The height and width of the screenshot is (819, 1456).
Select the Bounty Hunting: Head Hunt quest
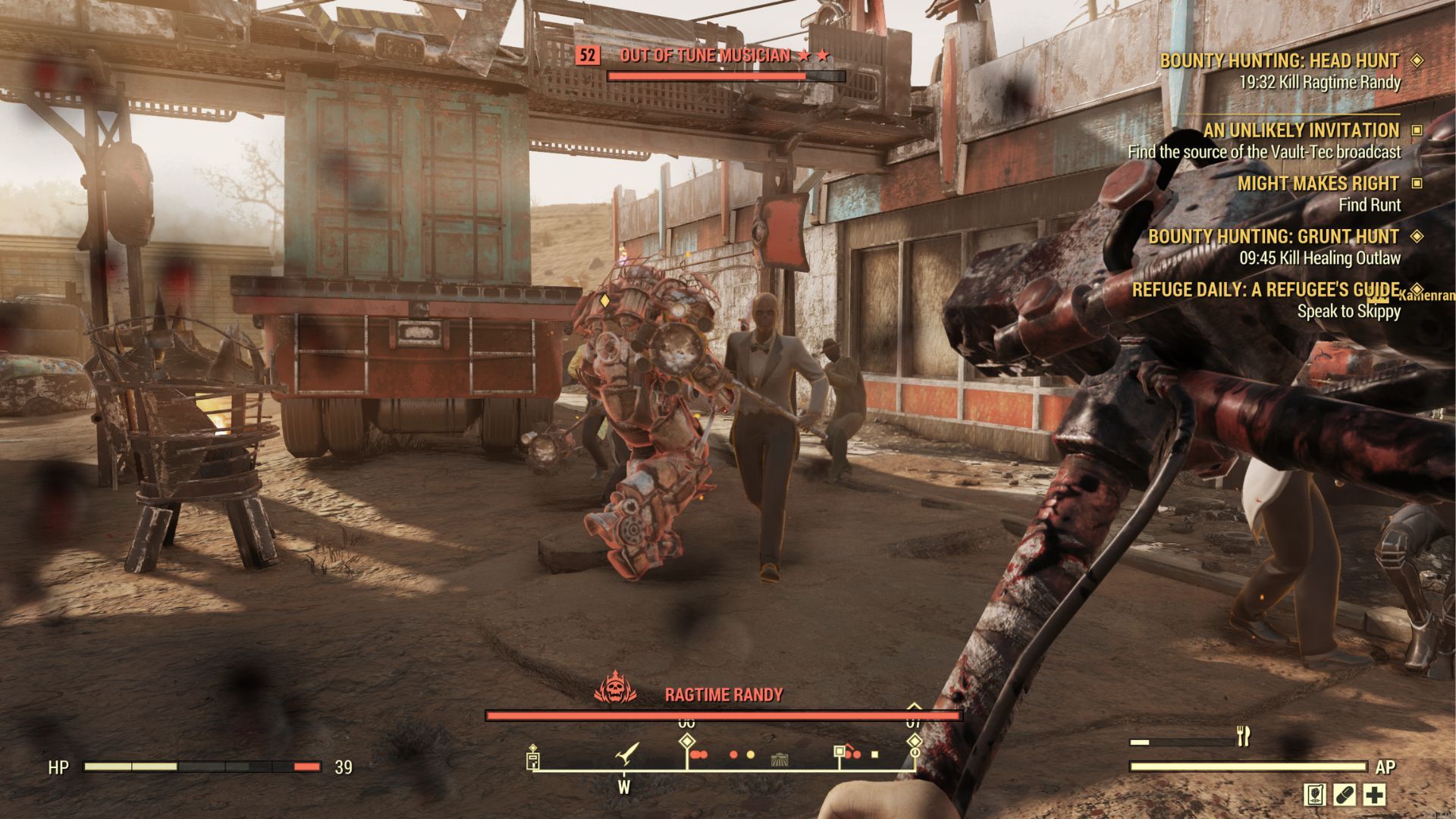point(1279,61)
